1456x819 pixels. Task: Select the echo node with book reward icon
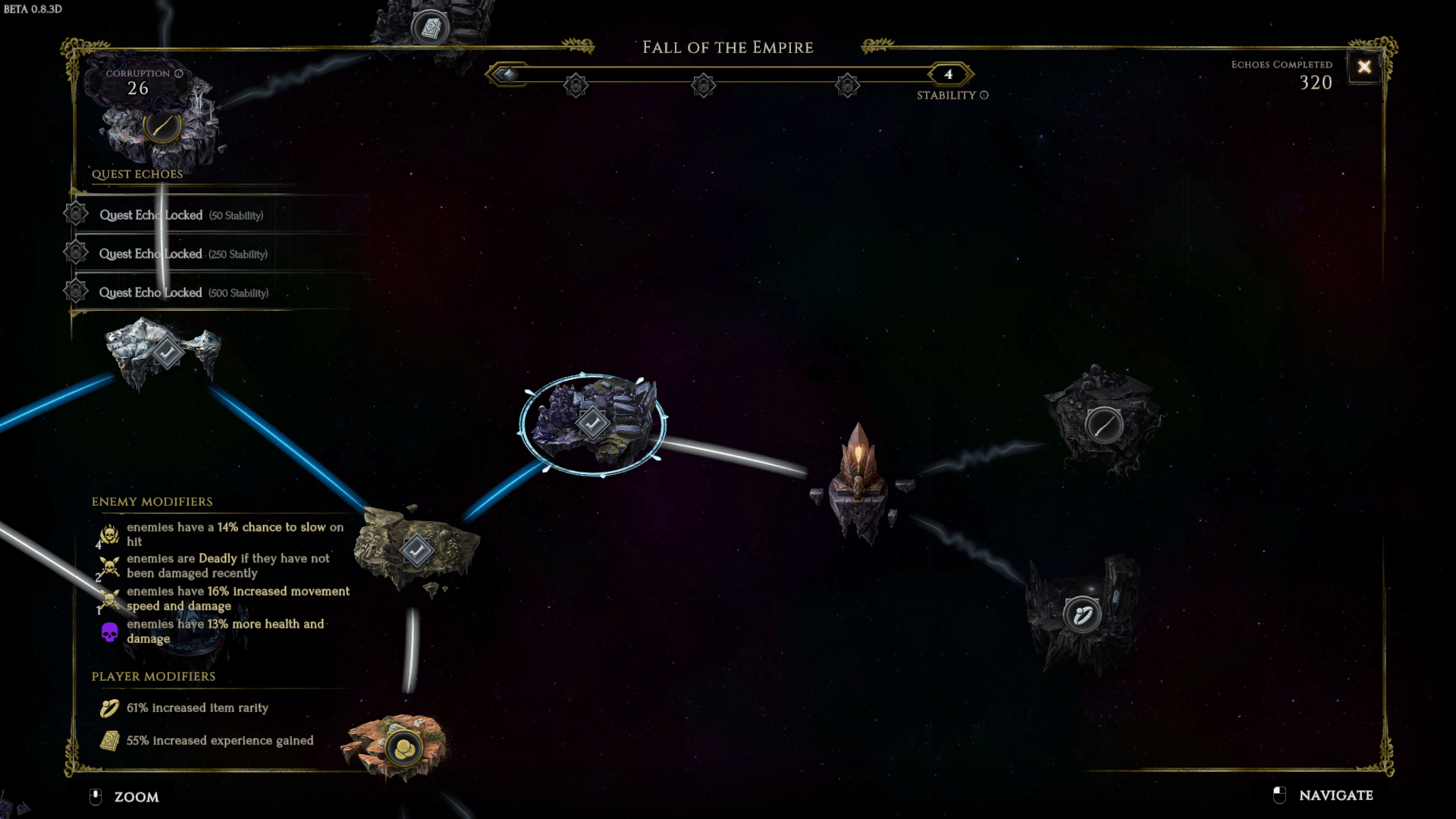click(x=430, y=29)
